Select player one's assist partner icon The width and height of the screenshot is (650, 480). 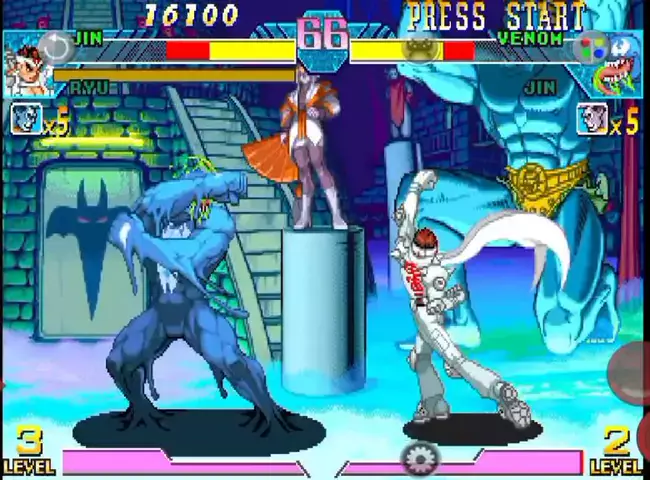26,120
